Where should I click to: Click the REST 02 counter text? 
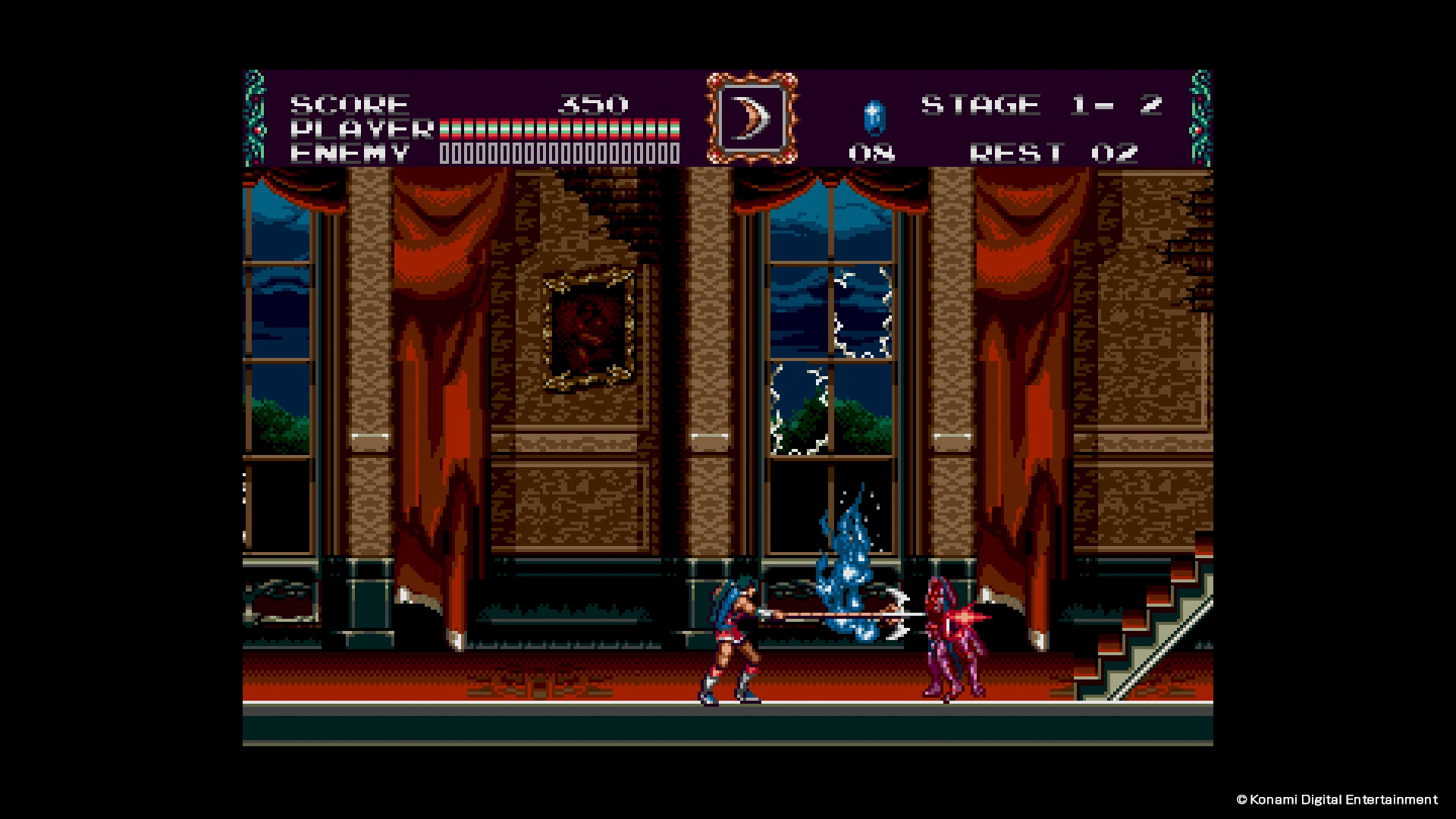(1054, 152)
